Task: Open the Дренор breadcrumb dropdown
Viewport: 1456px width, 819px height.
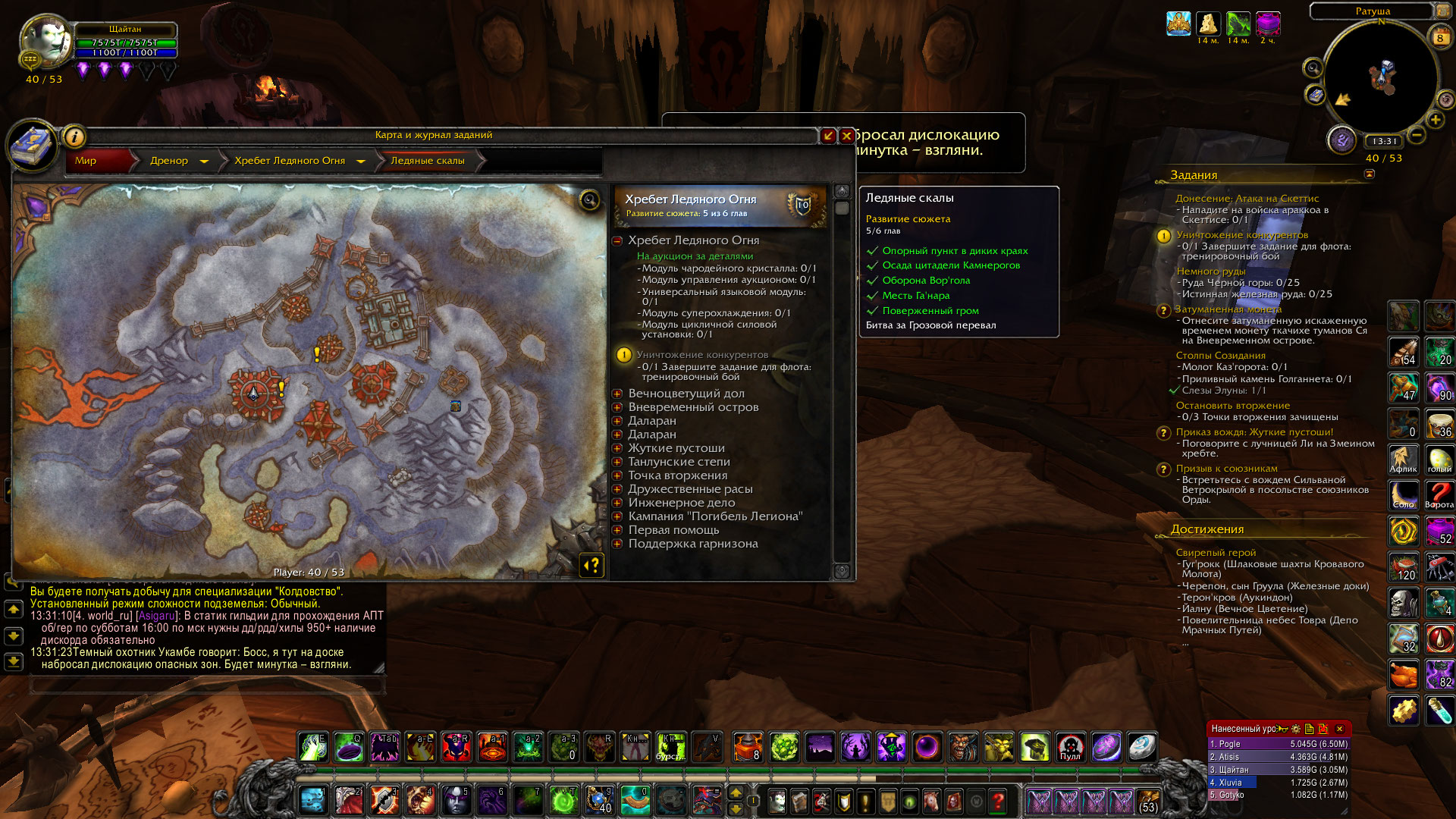Action: click(x=204, y=162)
